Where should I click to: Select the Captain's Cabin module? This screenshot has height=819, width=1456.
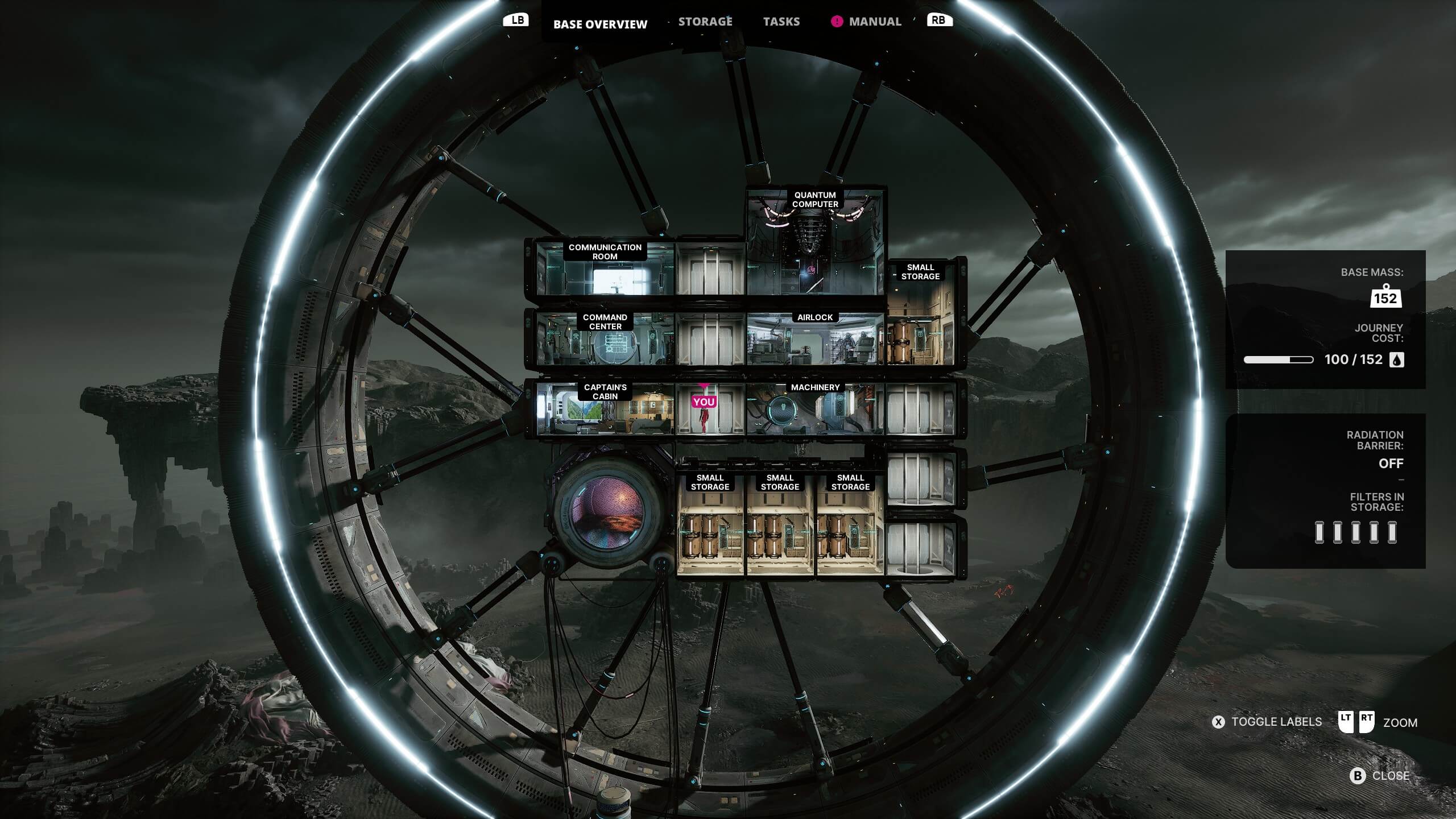pos(605,408)
